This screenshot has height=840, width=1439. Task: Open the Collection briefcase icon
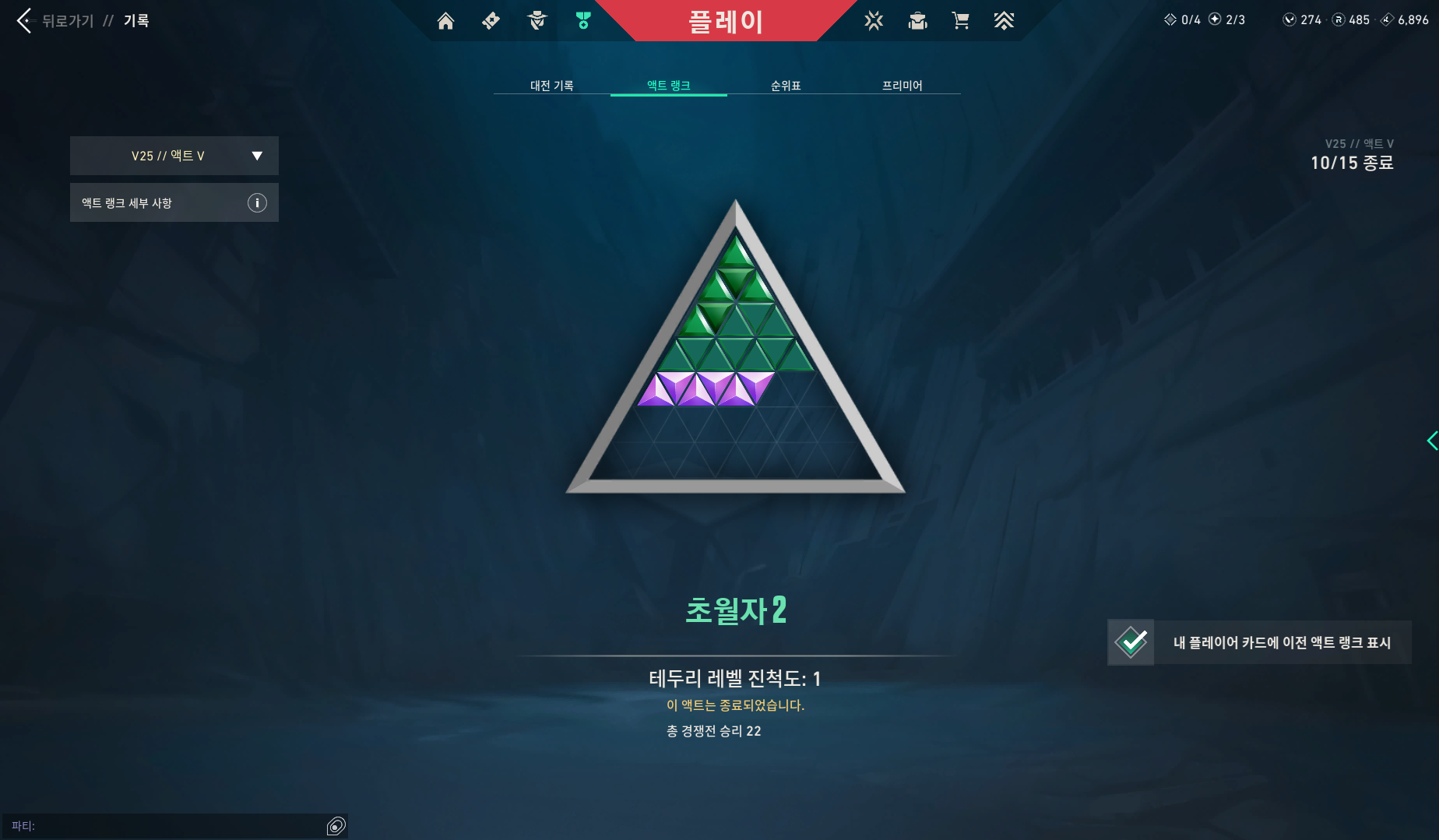pyautogui.click(x=917, y=21)
